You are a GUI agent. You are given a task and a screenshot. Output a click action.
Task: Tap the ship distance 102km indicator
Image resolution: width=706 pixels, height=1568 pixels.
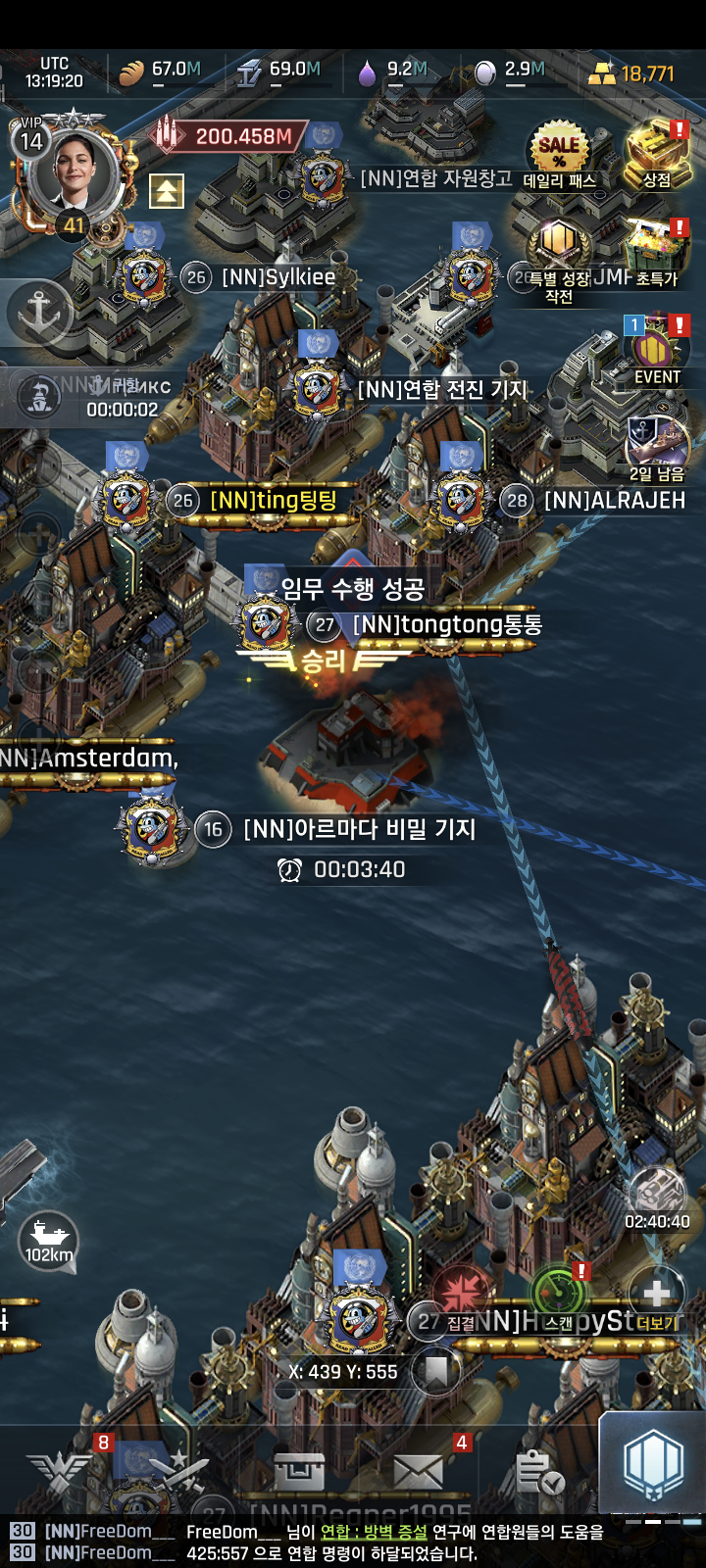point(49,1242)
